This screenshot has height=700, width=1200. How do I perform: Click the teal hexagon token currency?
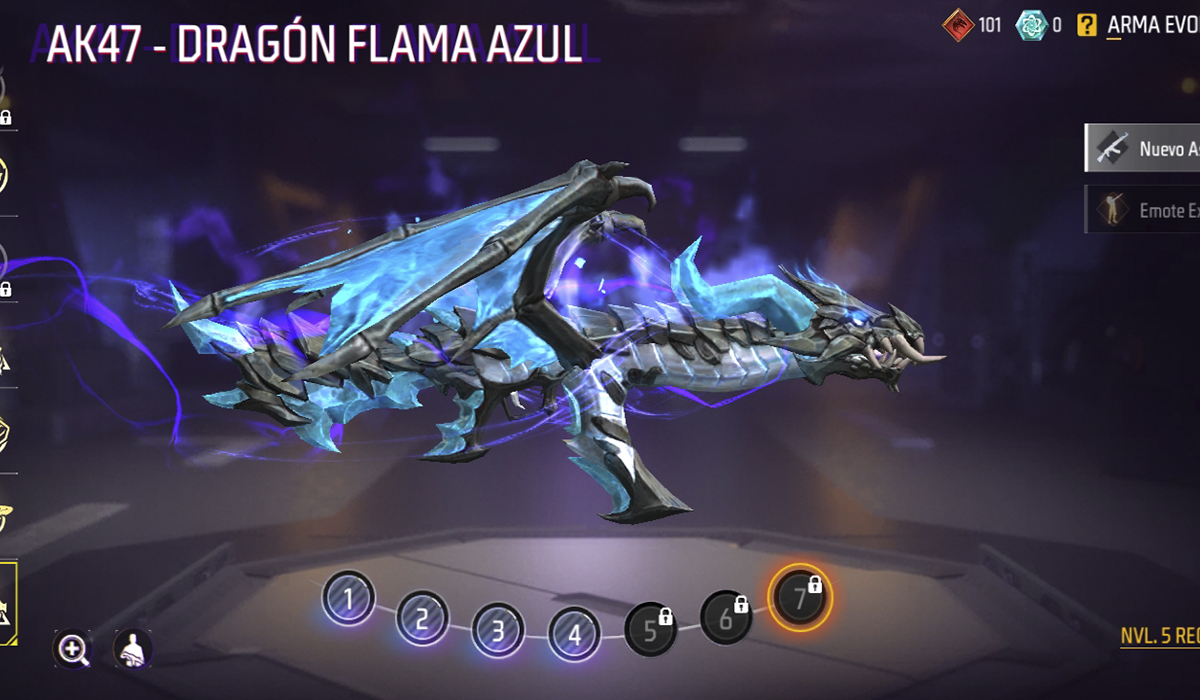pyautogui.click(x=1031, y=26)
